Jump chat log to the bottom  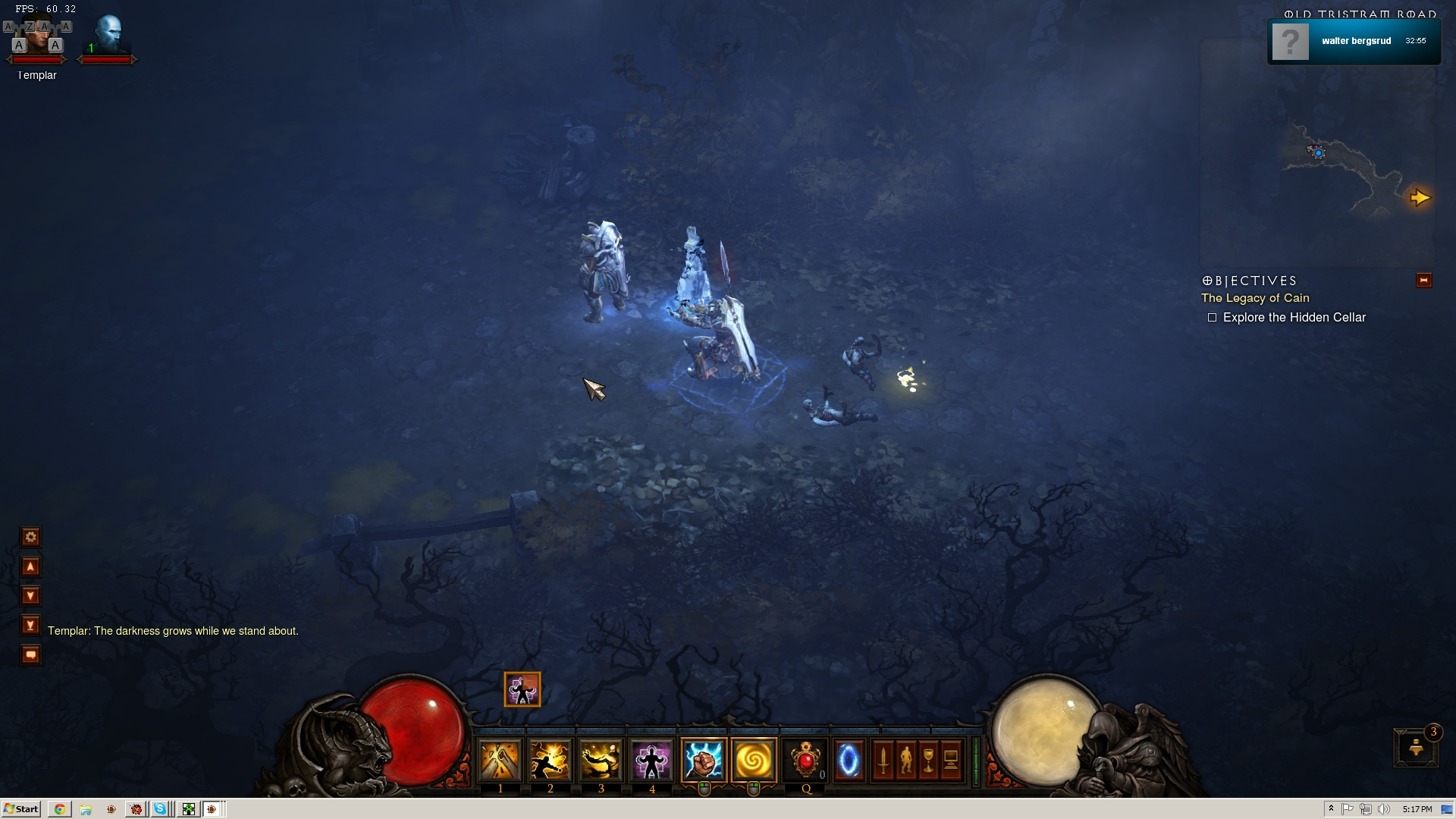pos(30,626)
